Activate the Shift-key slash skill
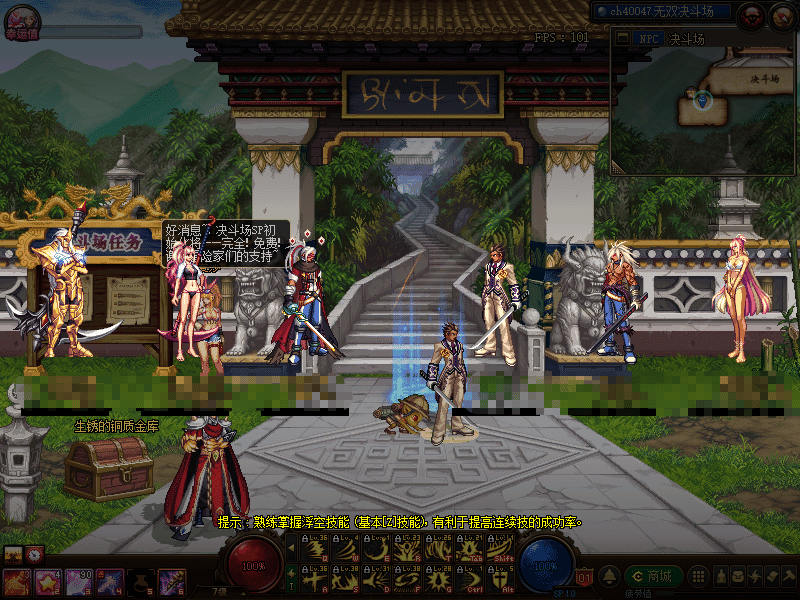Image resolution: width=800 pixels, height=600 pixels. [x=501, y=547]
